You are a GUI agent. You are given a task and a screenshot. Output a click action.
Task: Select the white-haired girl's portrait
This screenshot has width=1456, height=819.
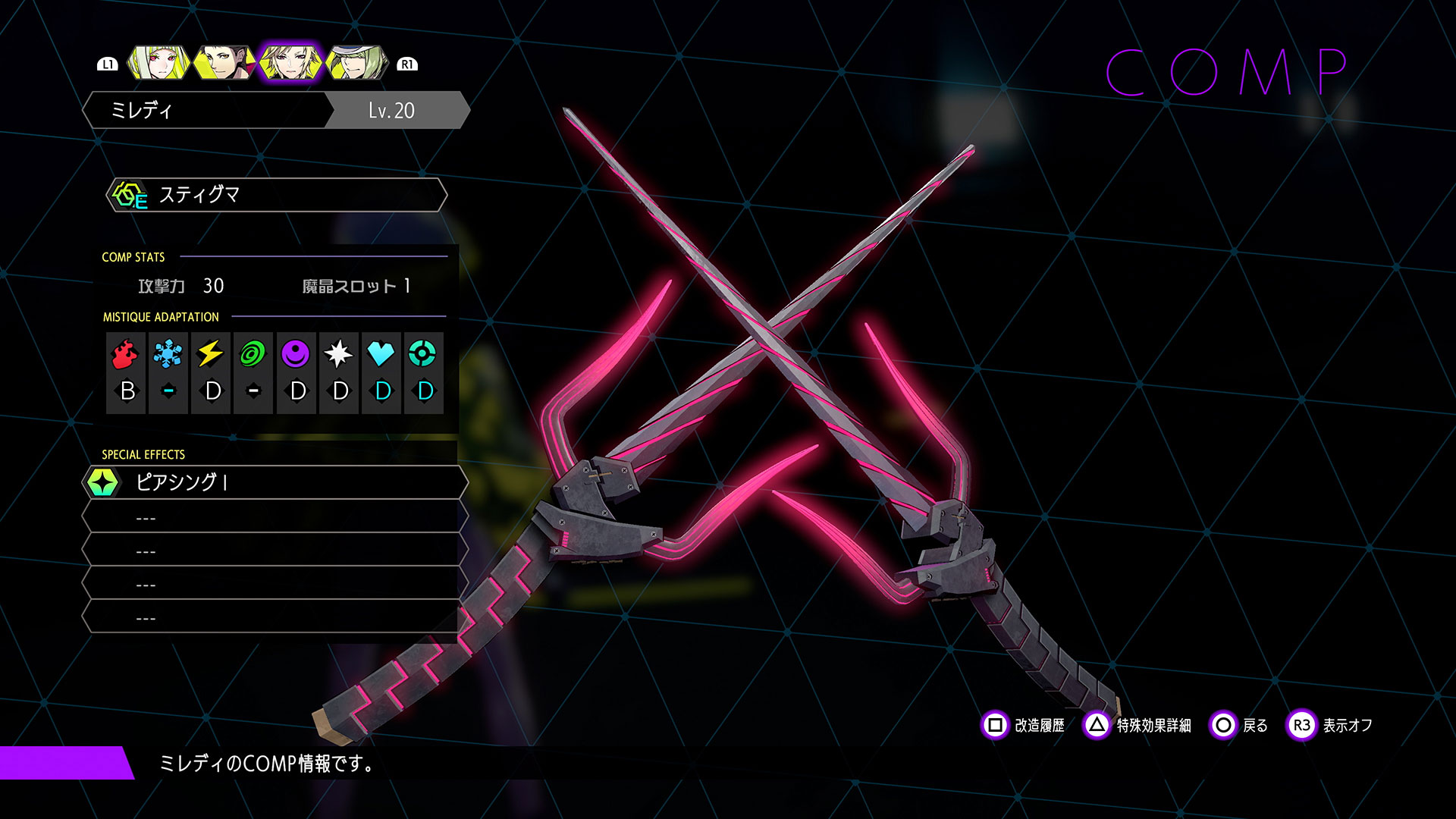coord(158,64)
